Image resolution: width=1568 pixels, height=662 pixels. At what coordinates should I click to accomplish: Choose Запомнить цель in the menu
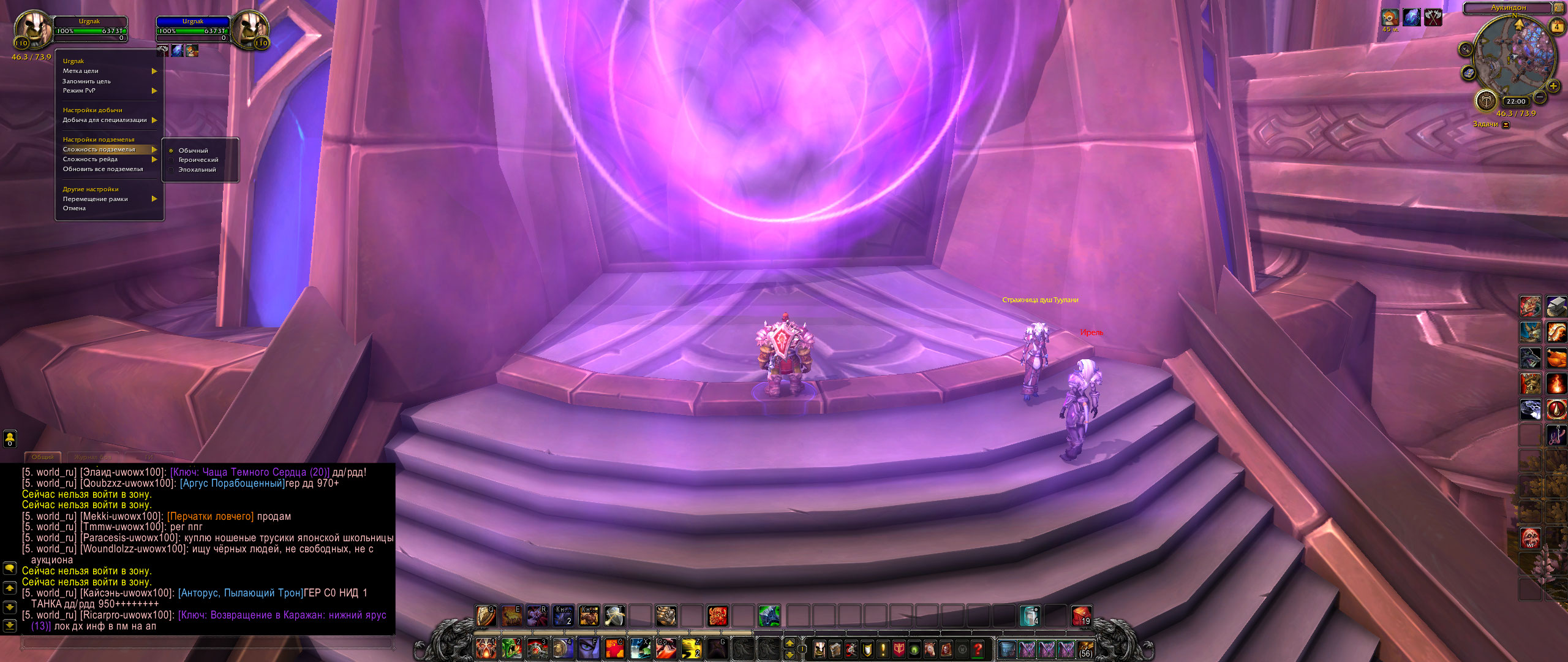[x=86, y=81]
